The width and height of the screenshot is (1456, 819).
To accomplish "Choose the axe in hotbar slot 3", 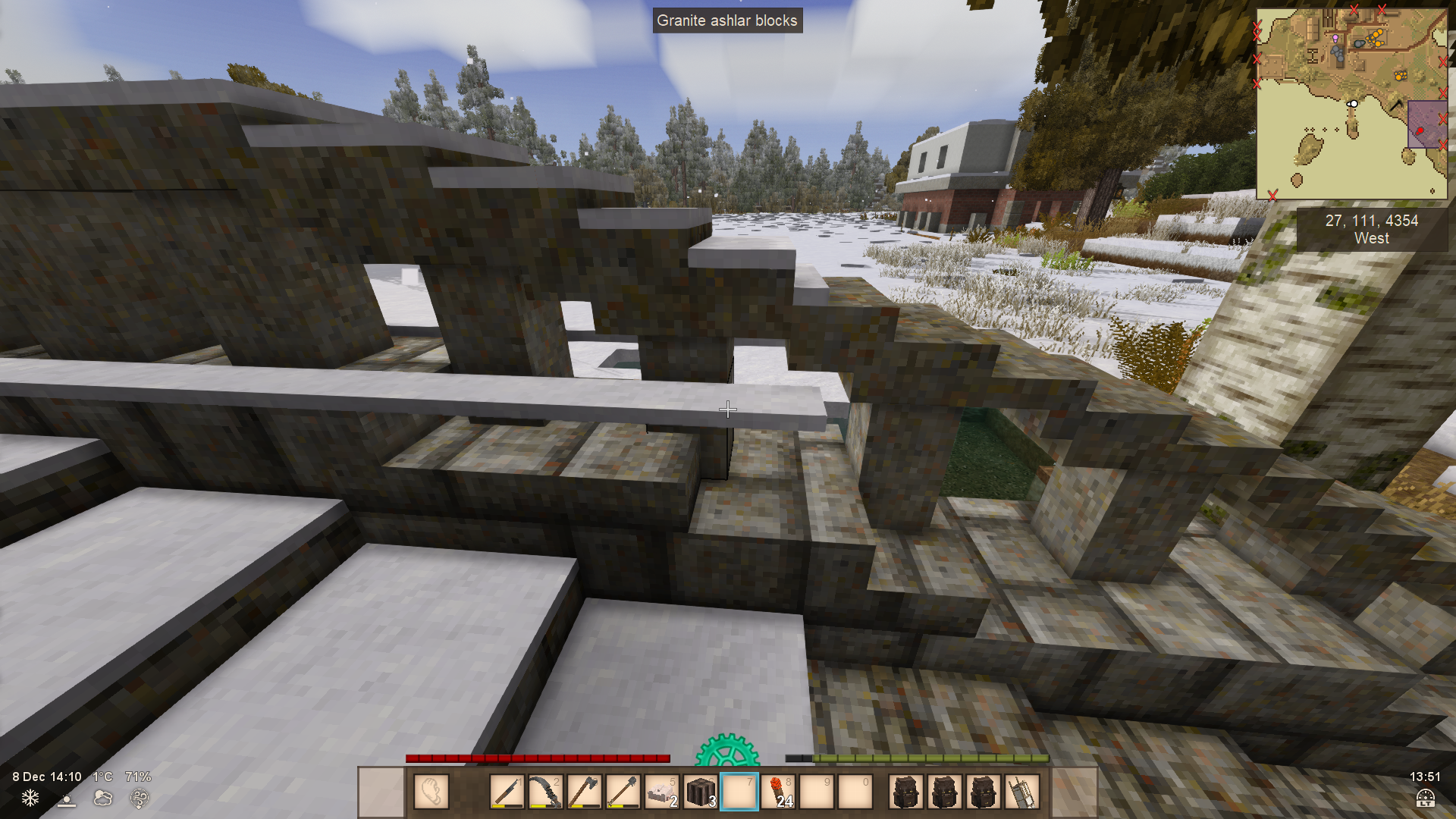I will [x=584, y=792].
